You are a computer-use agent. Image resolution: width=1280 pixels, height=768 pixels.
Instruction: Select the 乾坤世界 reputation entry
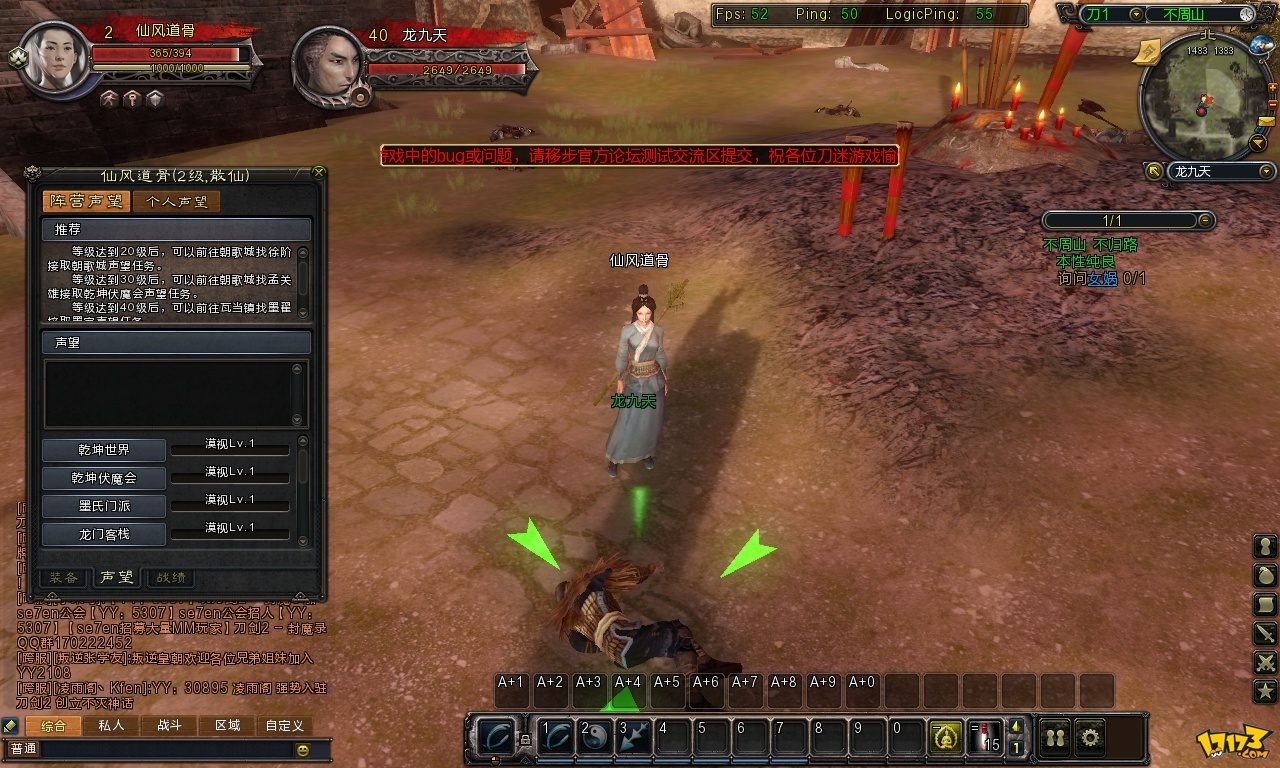[x=104, y=450]
